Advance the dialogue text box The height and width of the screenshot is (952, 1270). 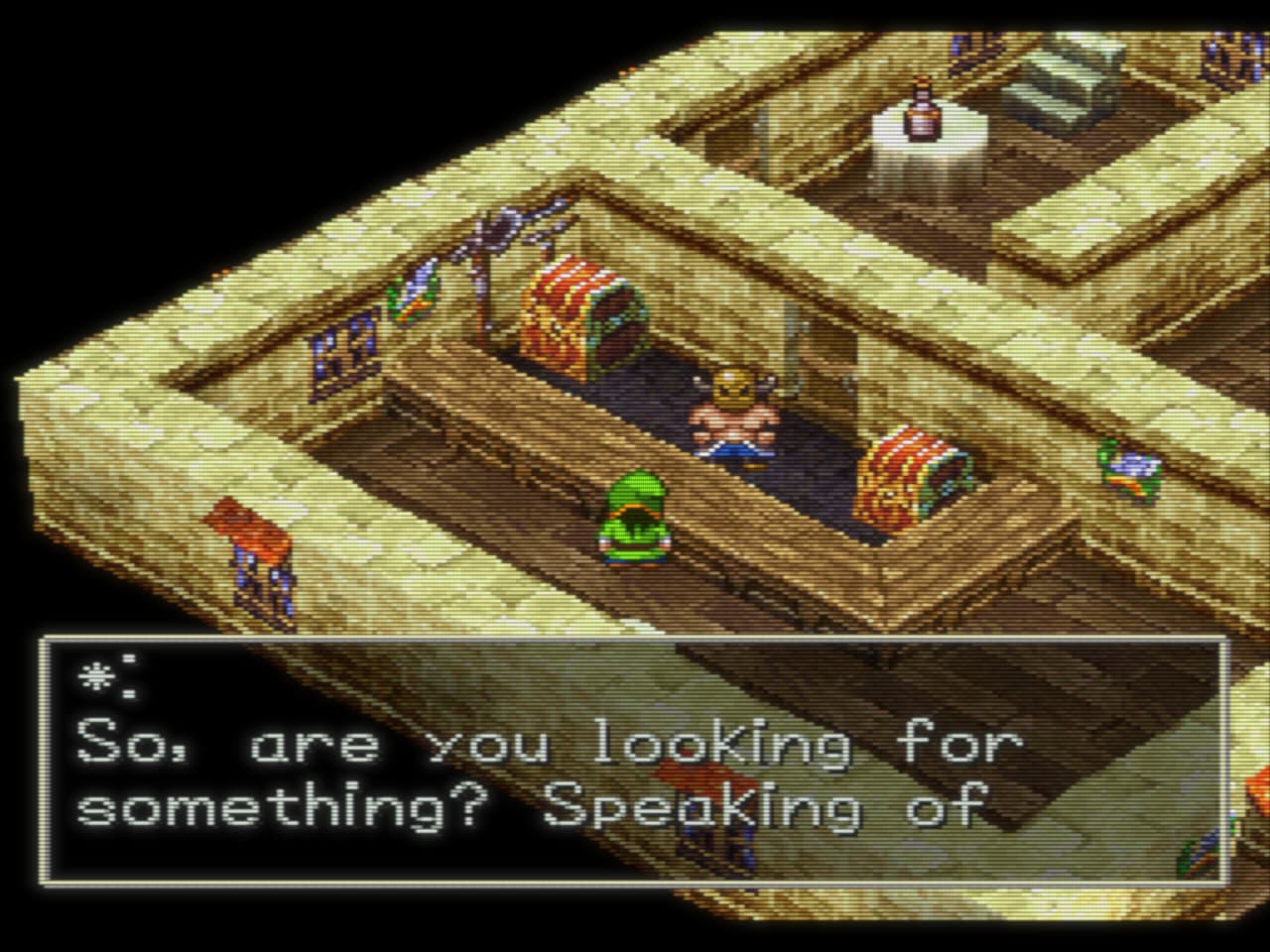635,762
